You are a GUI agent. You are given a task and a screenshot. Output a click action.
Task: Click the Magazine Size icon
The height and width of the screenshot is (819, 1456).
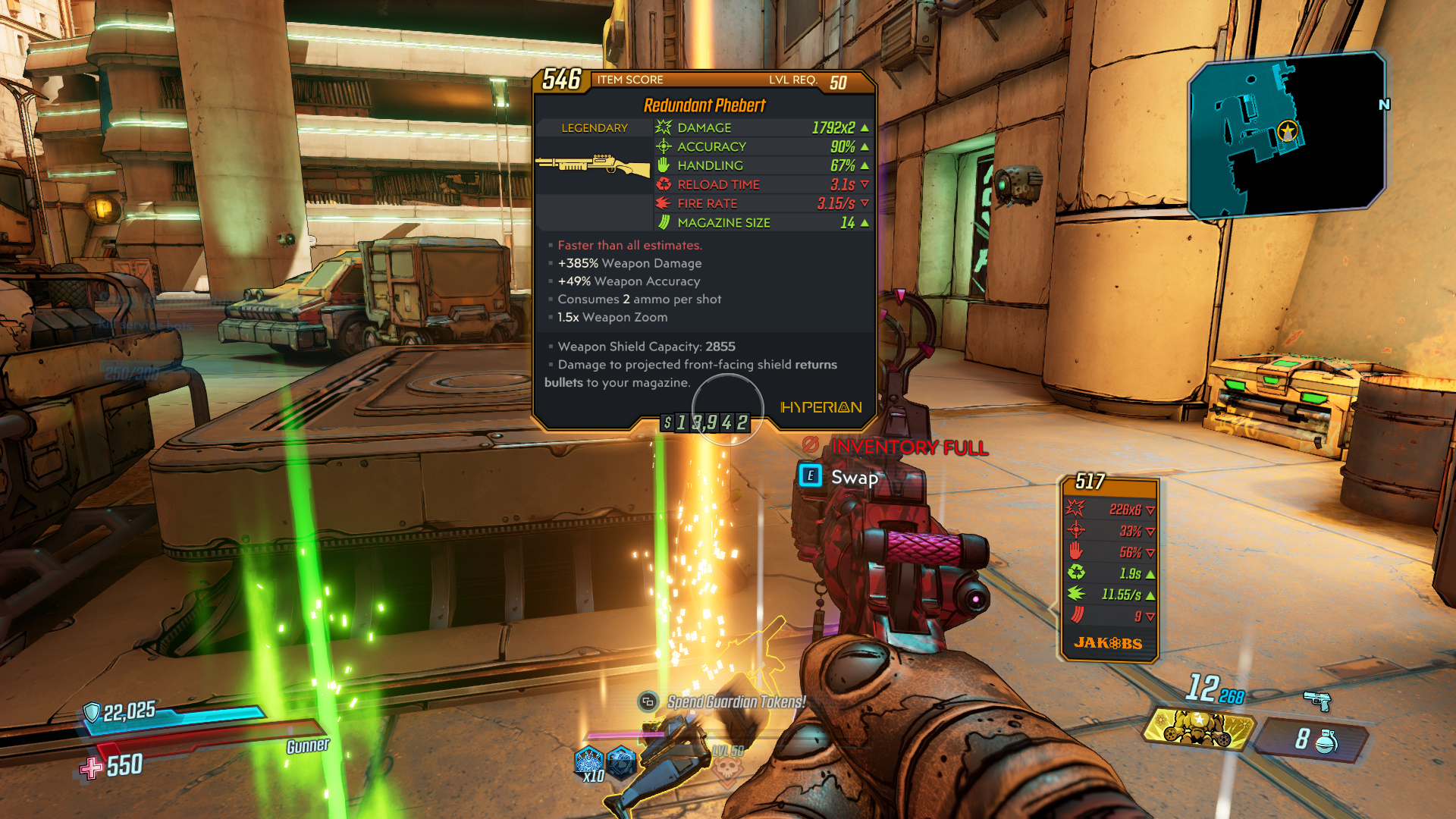(664, 222)
